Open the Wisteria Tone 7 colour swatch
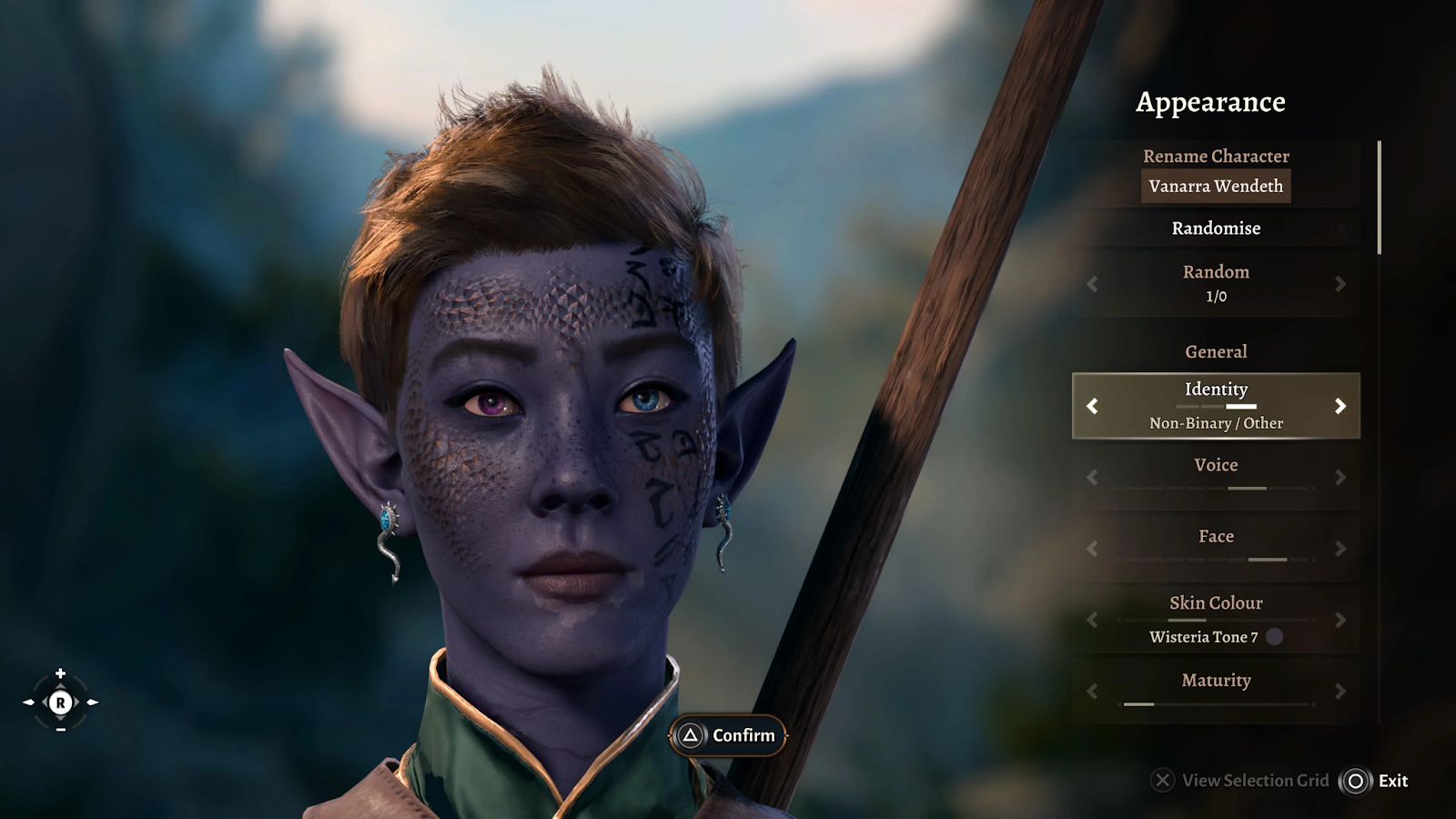The width and height of the screenshot is (1456, 819). [x=1275, y=637]
